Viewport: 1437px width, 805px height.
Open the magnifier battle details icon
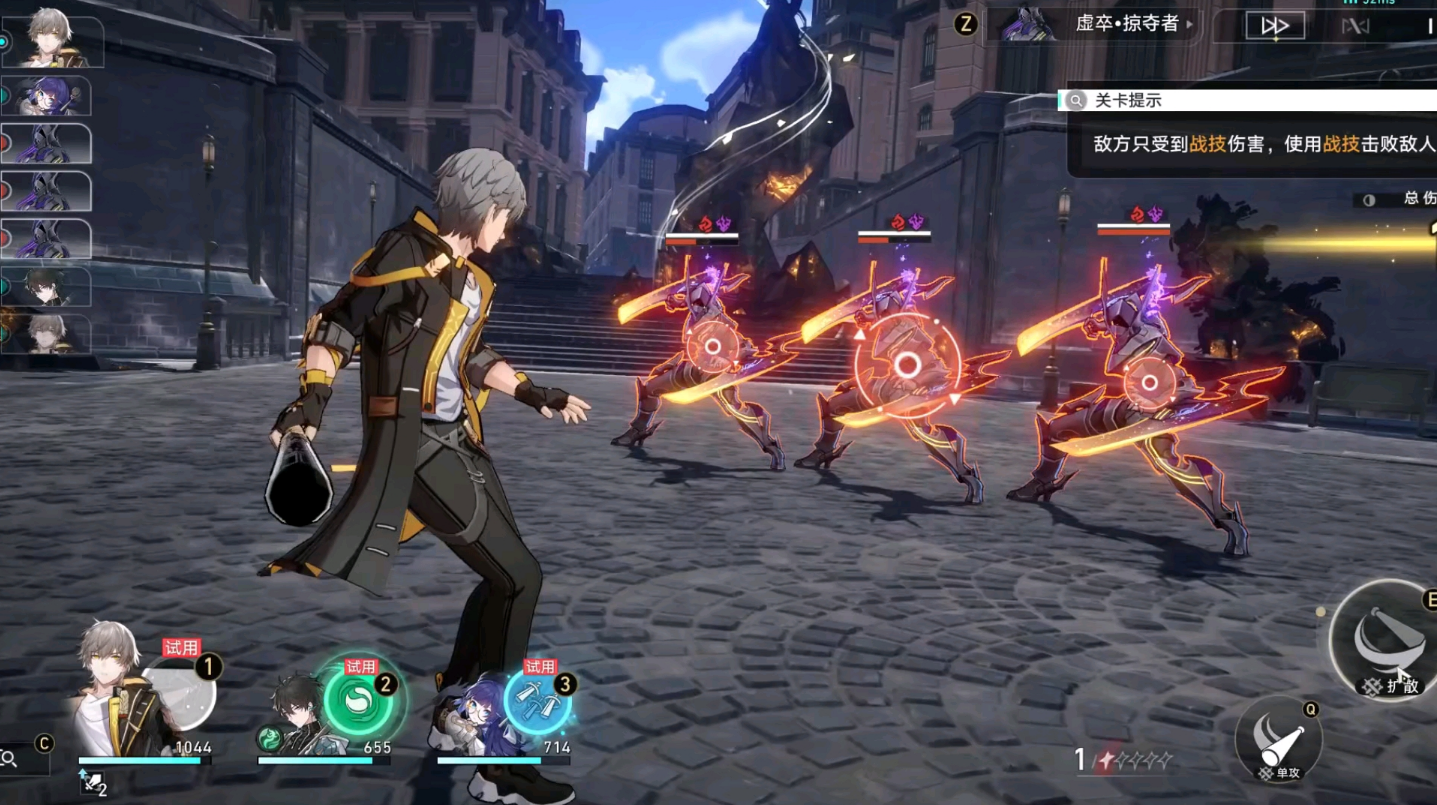coord(10,759)
